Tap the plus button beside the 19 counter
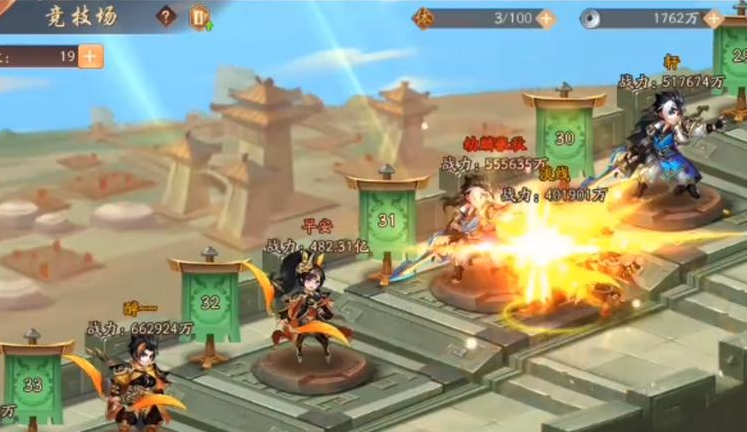747x432 pixels. [x=90, y=56]
